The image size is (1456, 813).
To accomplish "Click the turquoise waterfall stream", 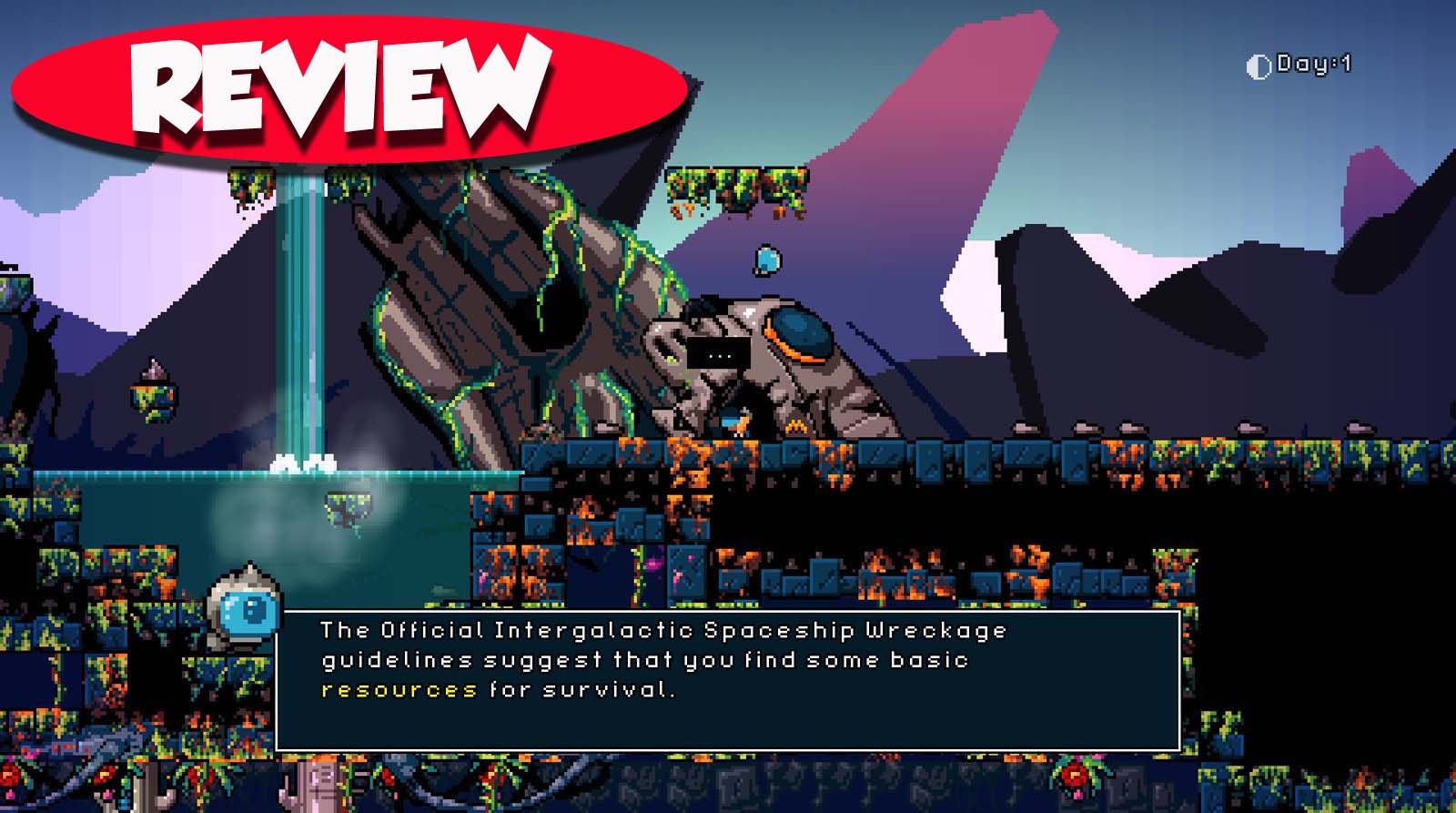I will [x=300, y=319].
